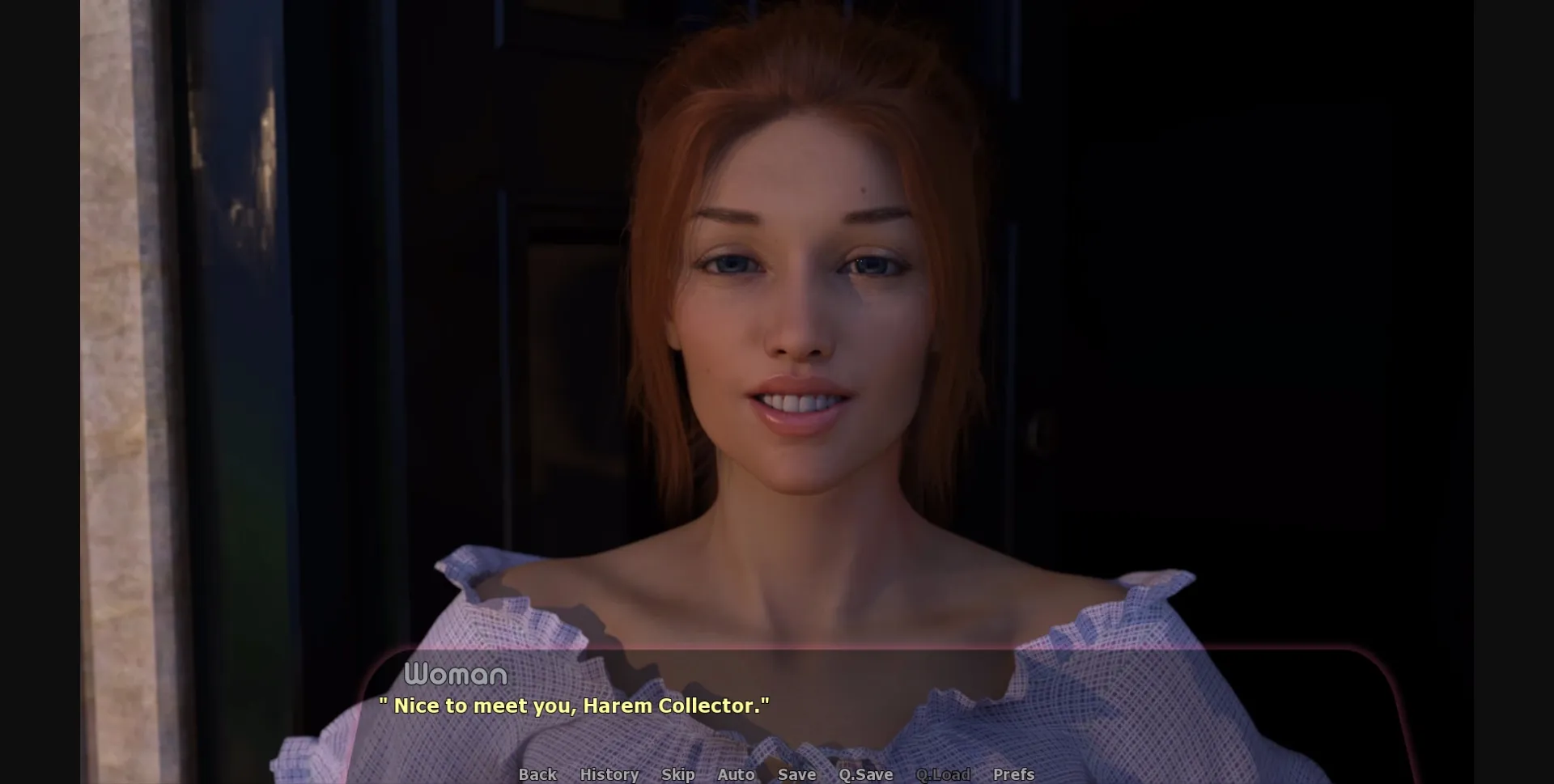Quick save the game with Q.Save
1554x784 pixels.
864,774
